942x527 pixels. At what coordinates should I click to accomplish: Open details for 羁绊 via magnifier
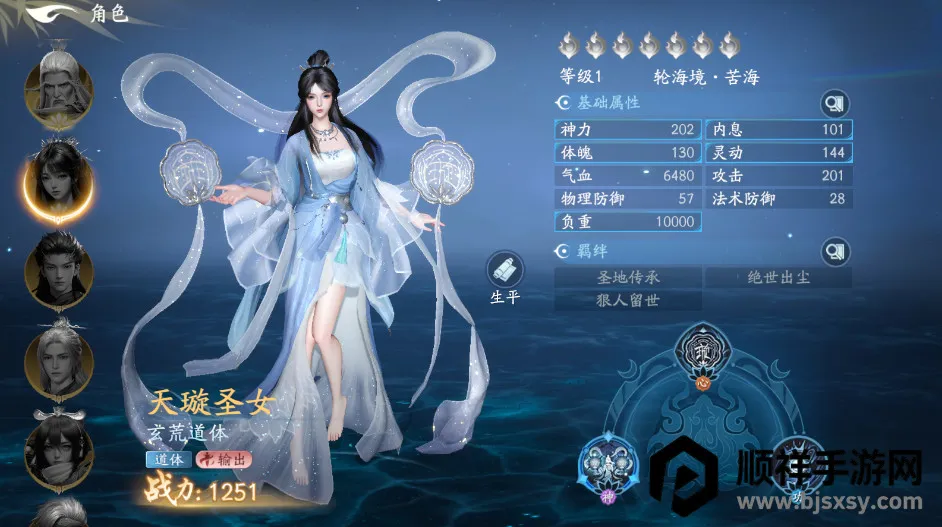pyautogui.click(x=834, y=251)
